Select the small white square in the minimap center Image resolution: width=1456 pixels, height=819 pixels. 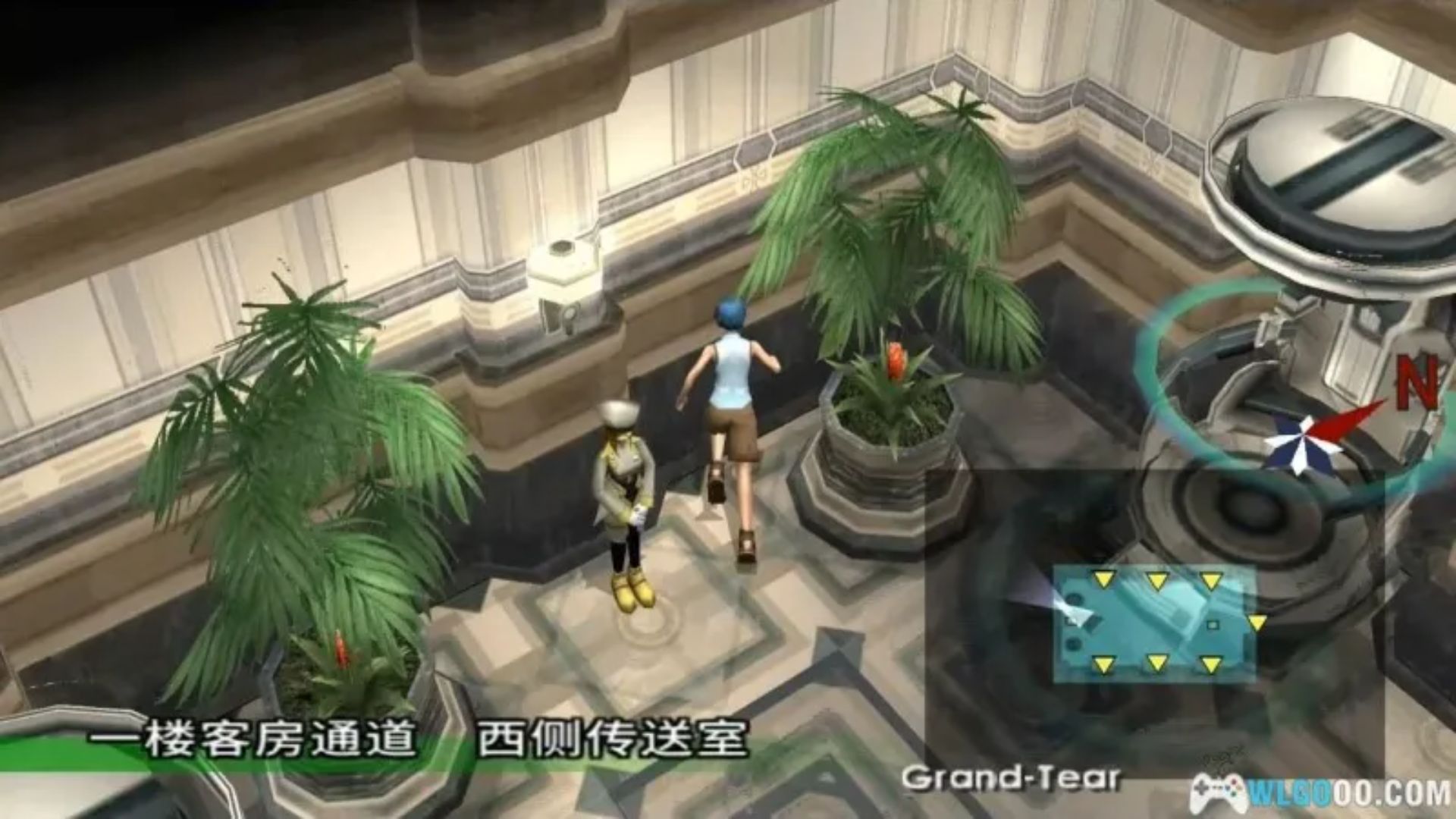click(x=1212, y=623)
